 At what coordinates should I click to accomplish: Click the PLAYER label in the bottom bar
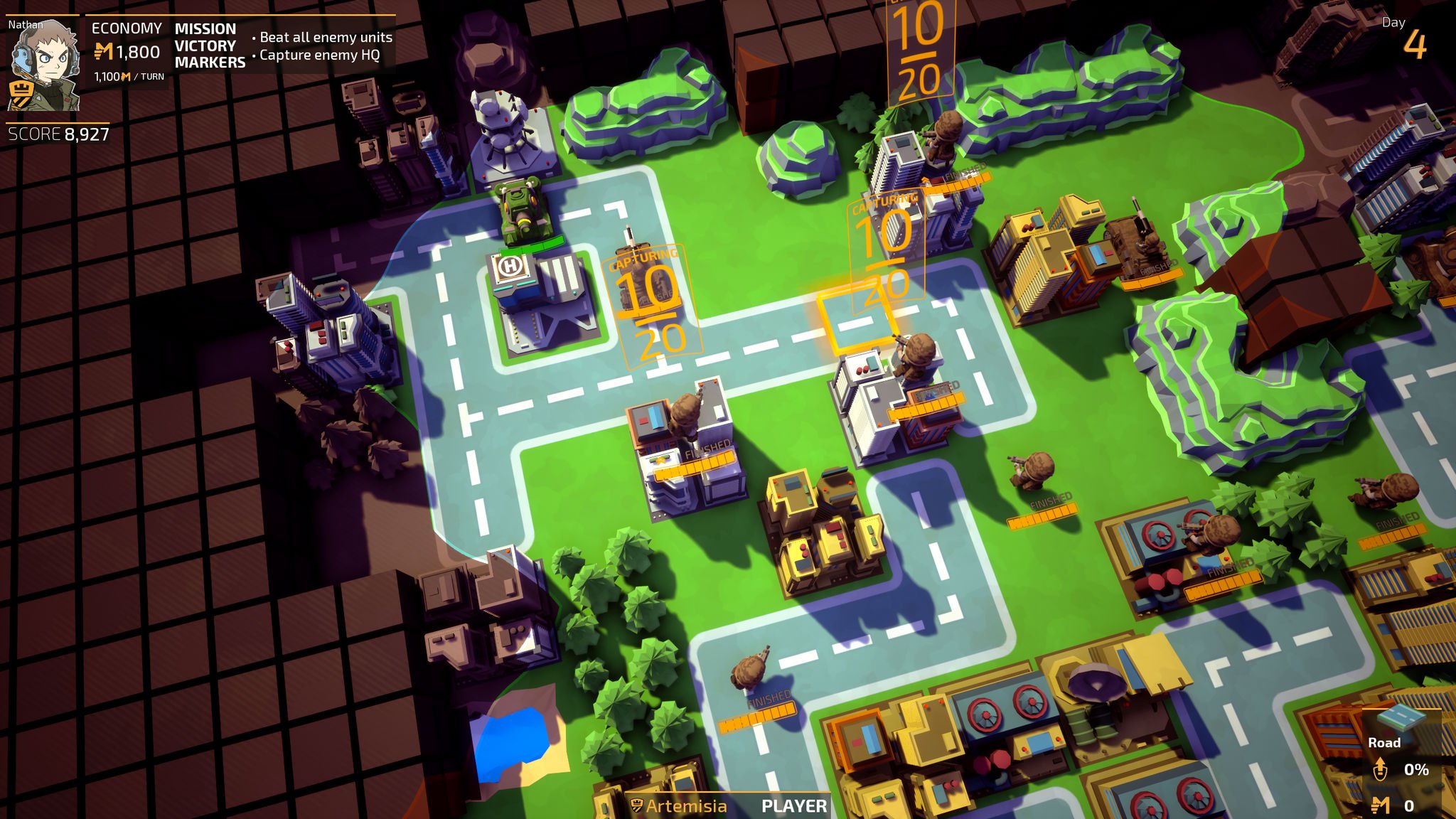[793, 807]
